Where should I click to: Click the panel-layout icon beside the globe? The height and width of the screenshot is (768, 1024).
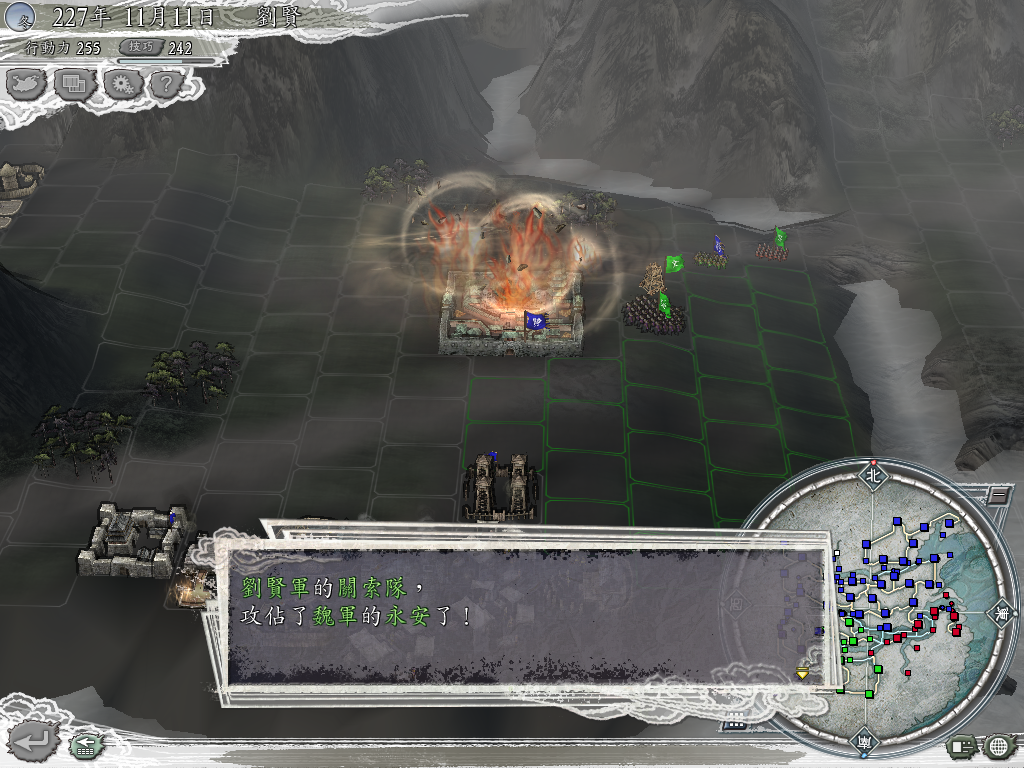(962, 745)
